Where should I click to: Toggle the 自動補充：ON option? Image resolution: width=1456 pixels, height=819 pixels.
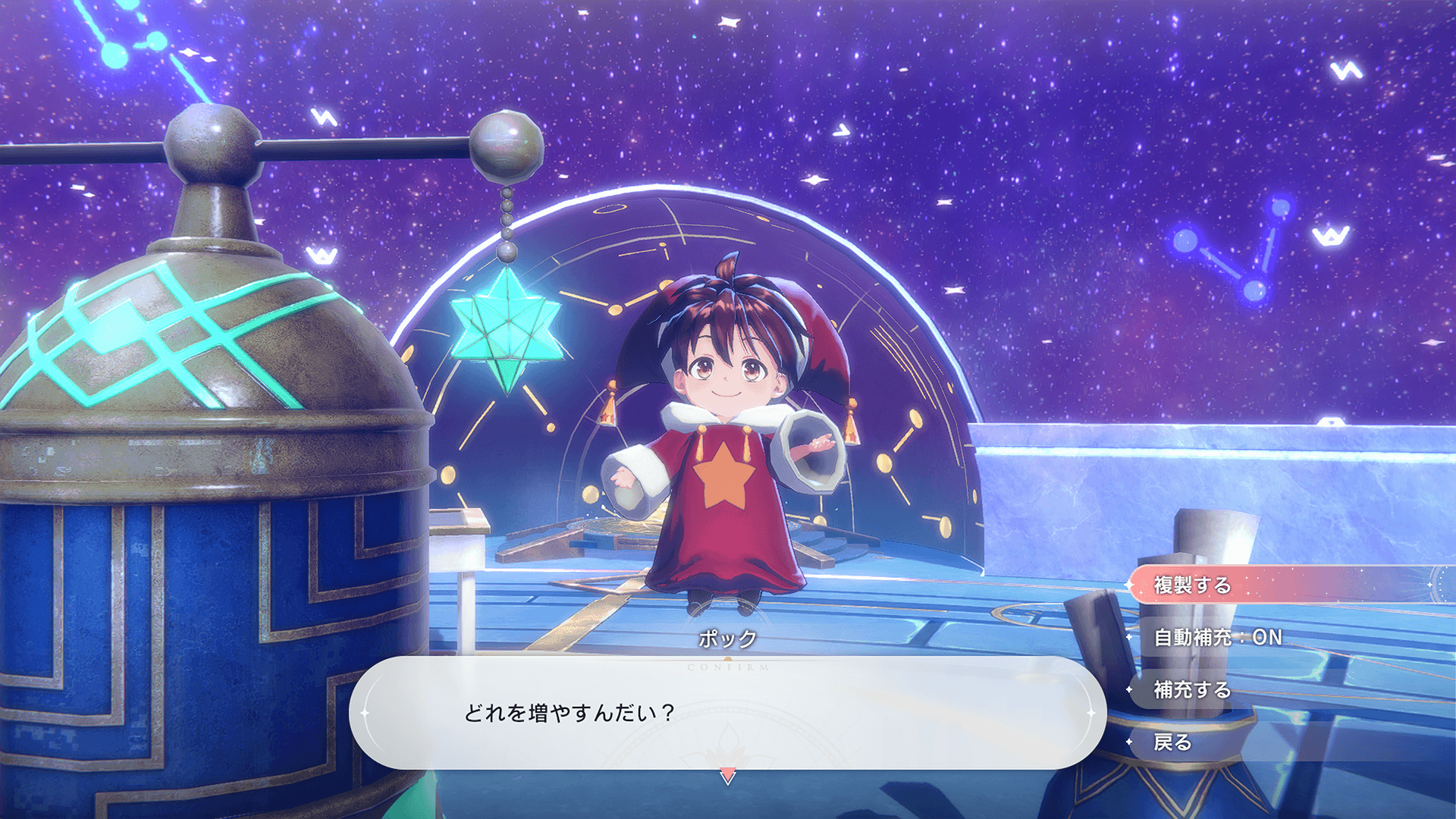pos(1217,638)
